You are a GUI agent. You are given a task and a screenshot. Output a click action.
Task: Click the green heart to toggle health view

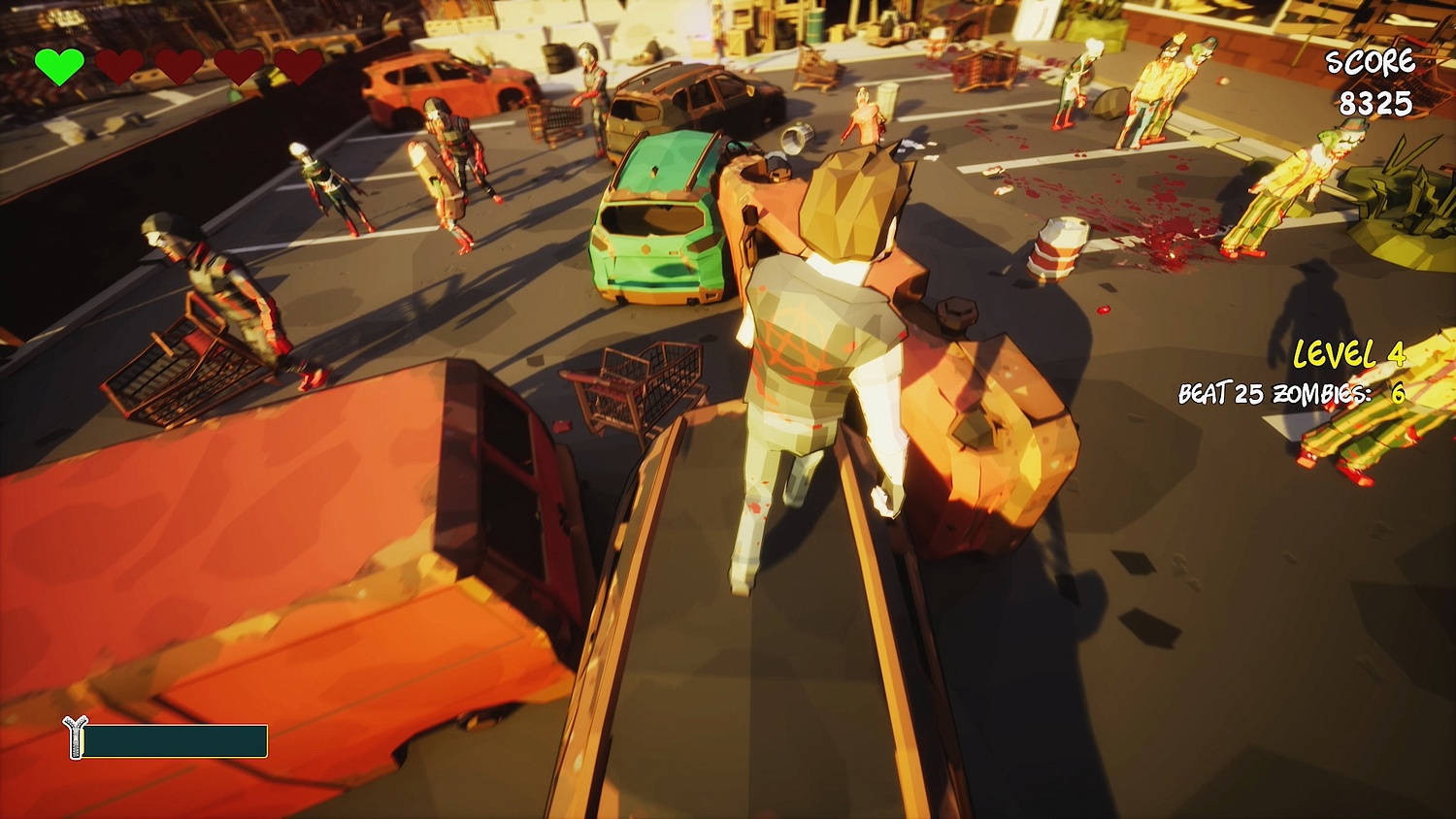click(60, 67)
